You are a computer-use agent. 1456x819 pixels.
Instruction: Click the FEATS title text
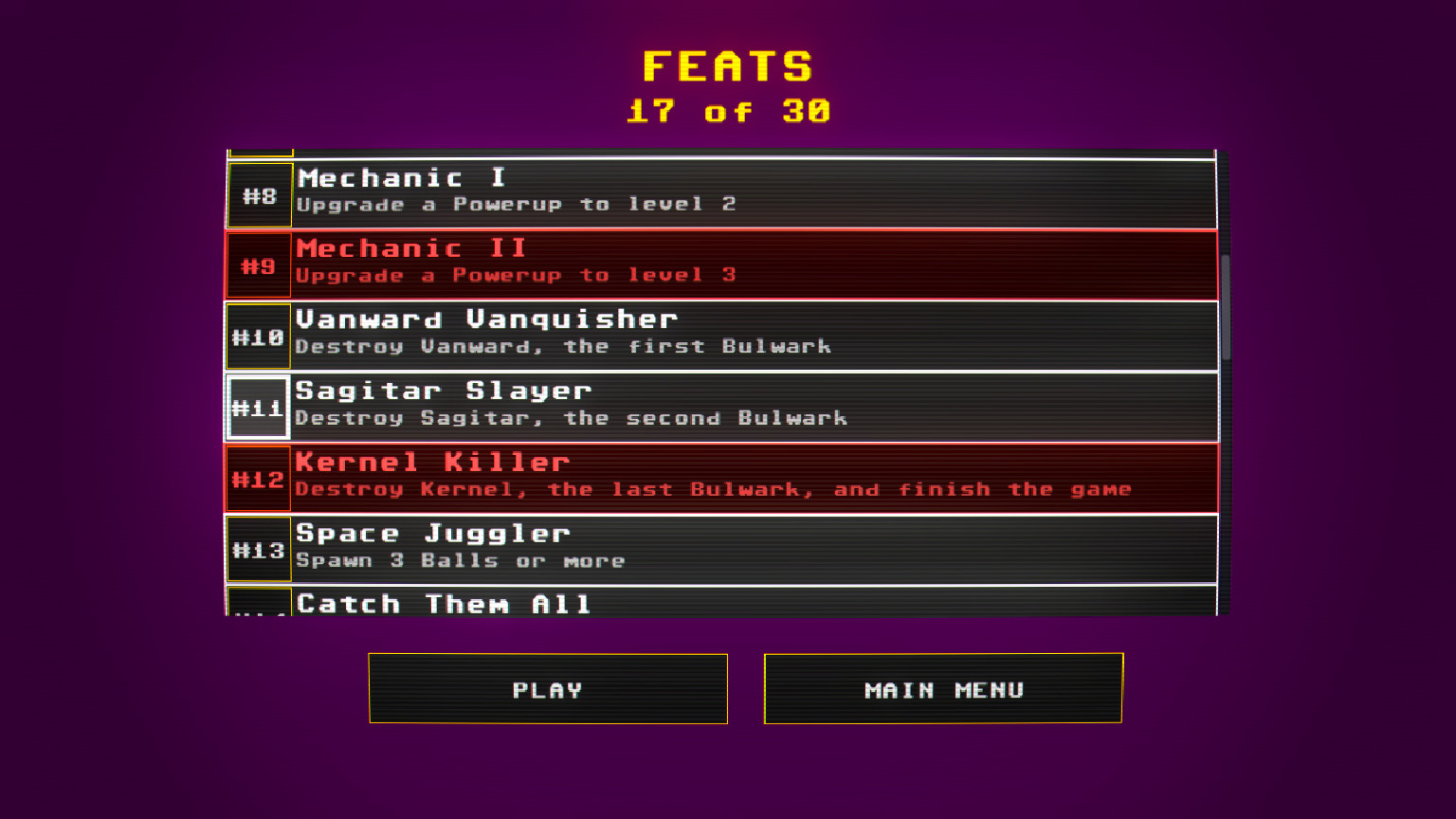[x=728, y=66]
